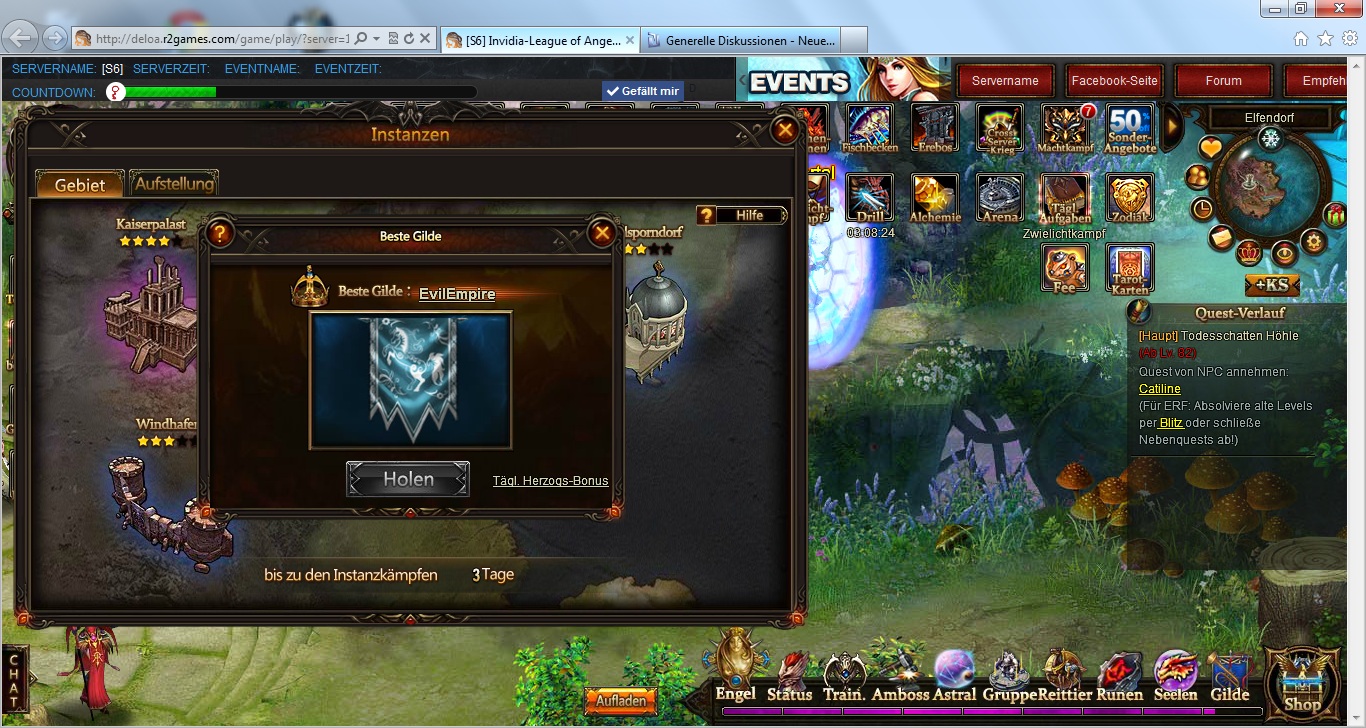Open the Gilde menu
The height and width of the screenshot is (728, 1366).
pos(1229,678)
